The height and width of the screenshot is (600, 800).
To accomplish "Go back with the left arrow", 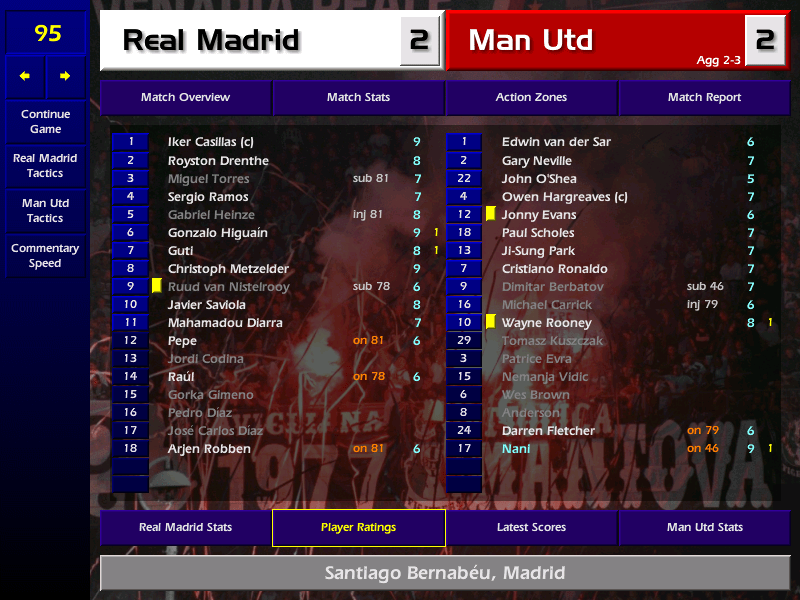I will (25, 76).
